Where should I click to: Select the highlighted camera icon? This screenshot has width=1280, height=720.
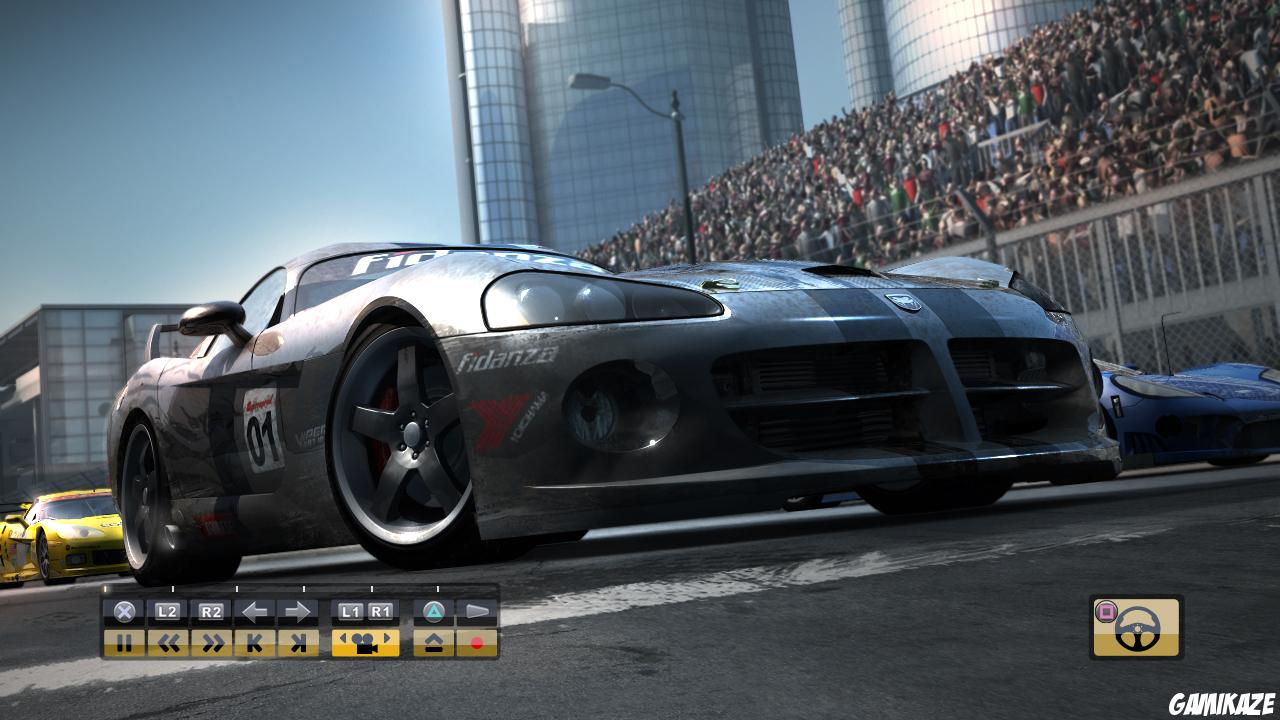365,644
